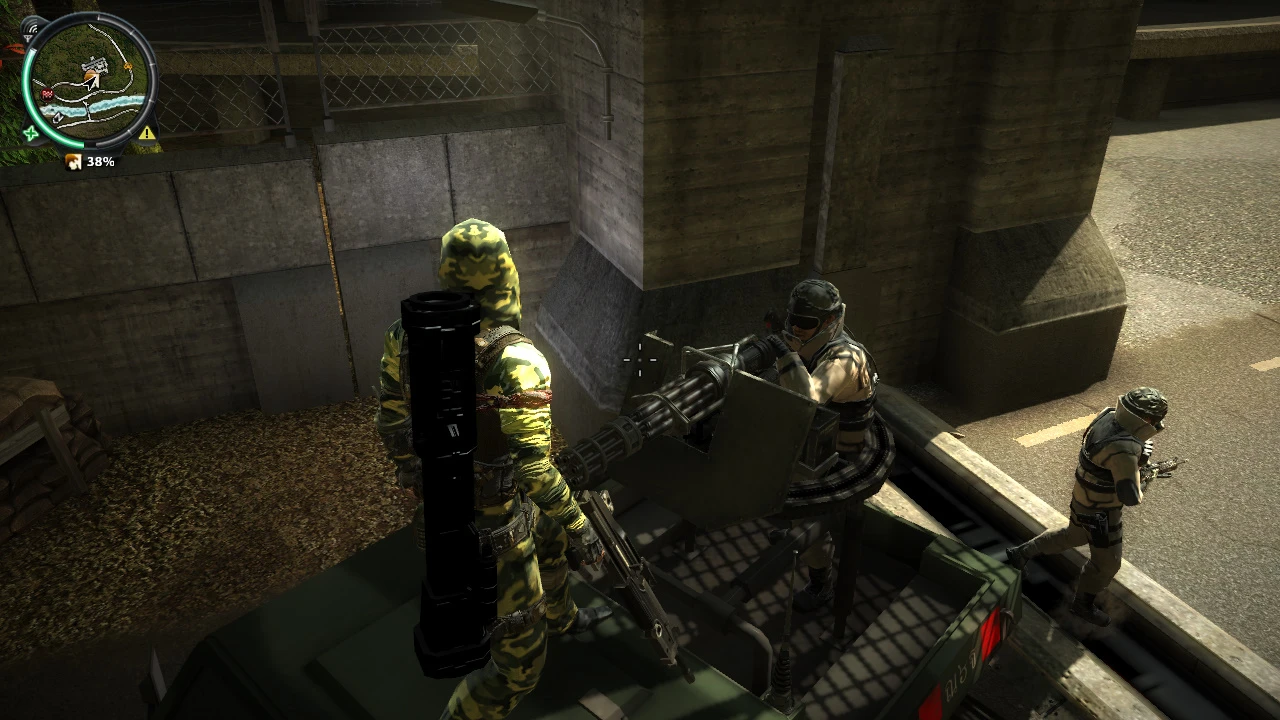Click the white player arrow in the minimap
This screenshot has width=1280, height=720.
point(92,82)
